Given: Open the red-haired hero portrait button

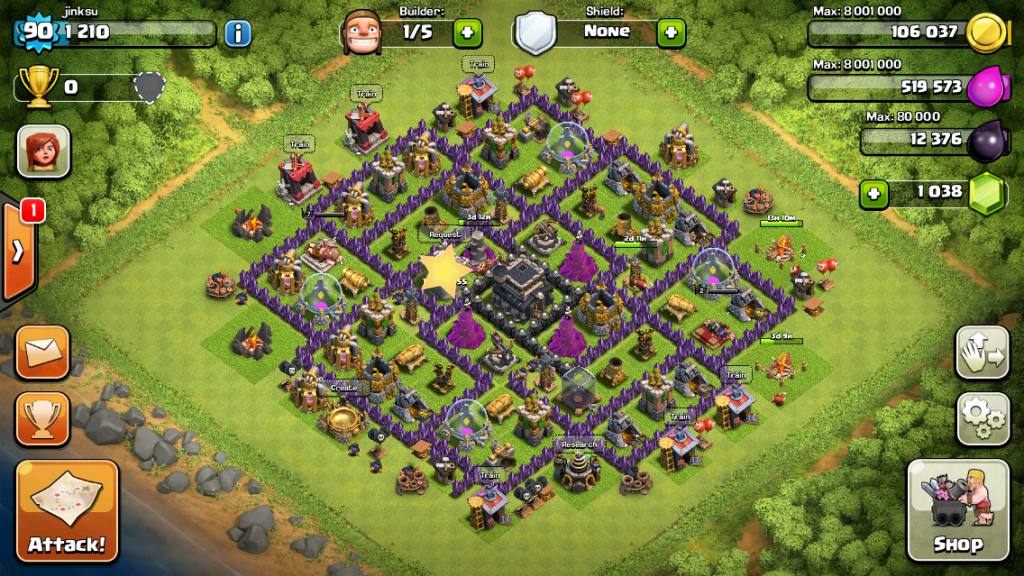Looking at the screenshot, I should pyautogui.click(x=43, y=151).
